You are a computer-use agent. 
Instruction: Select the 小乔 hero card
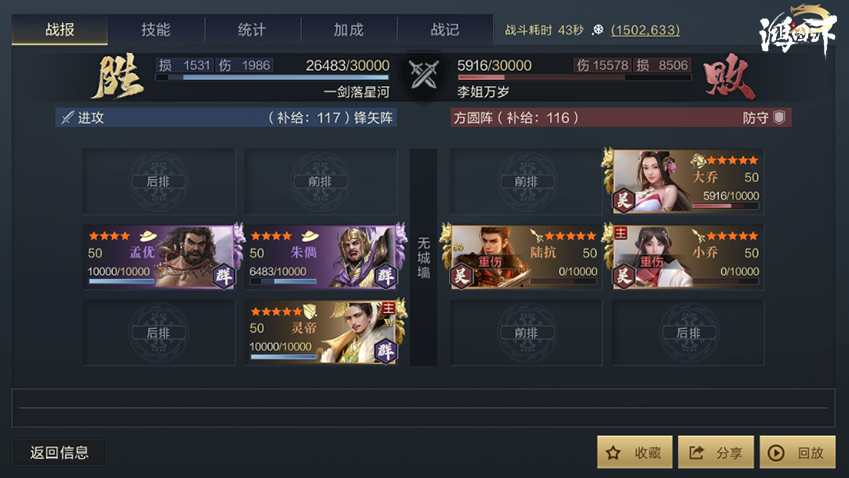point(686,257)
